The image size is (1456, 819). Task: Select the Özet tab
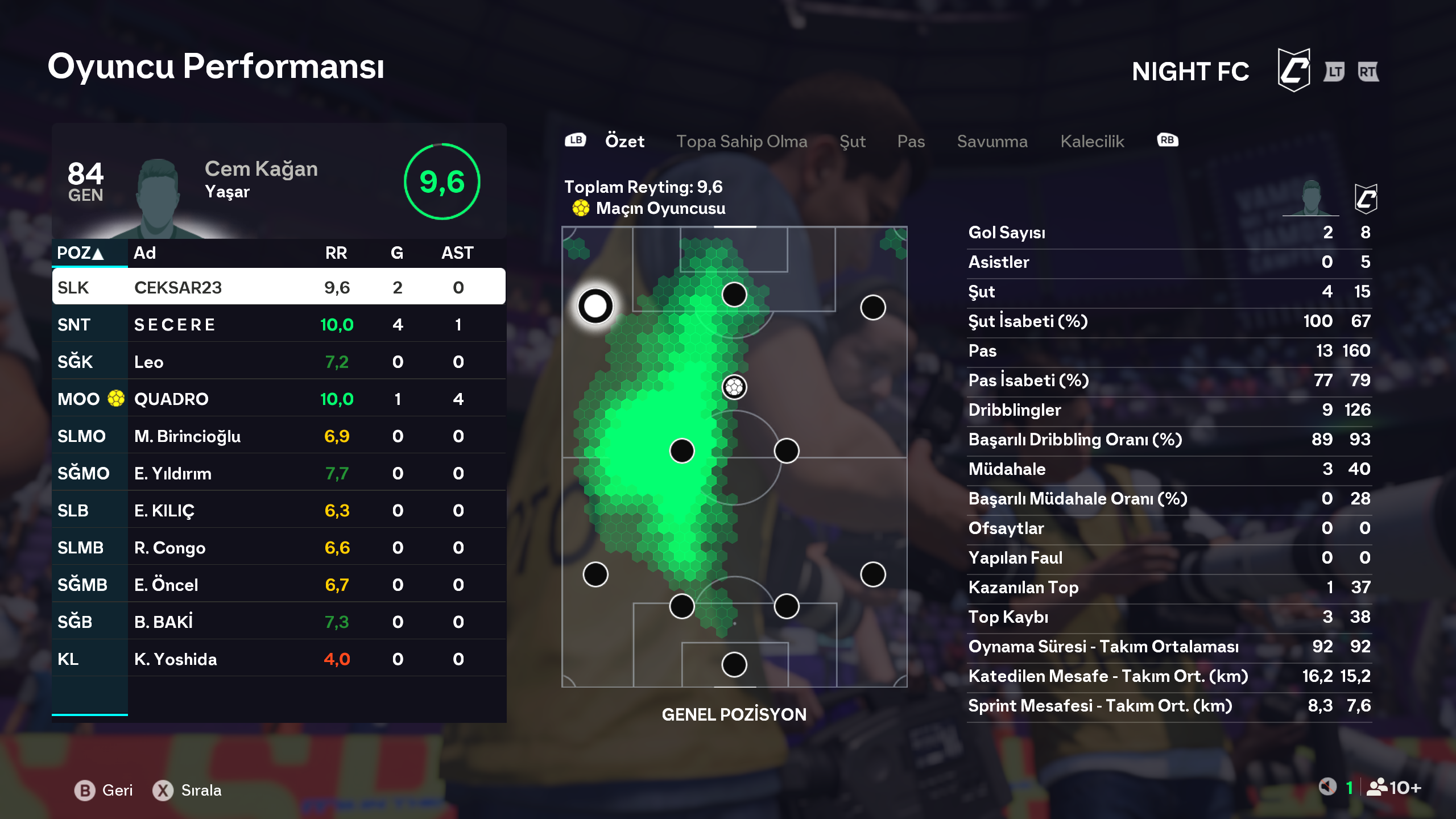coord(624,141)
